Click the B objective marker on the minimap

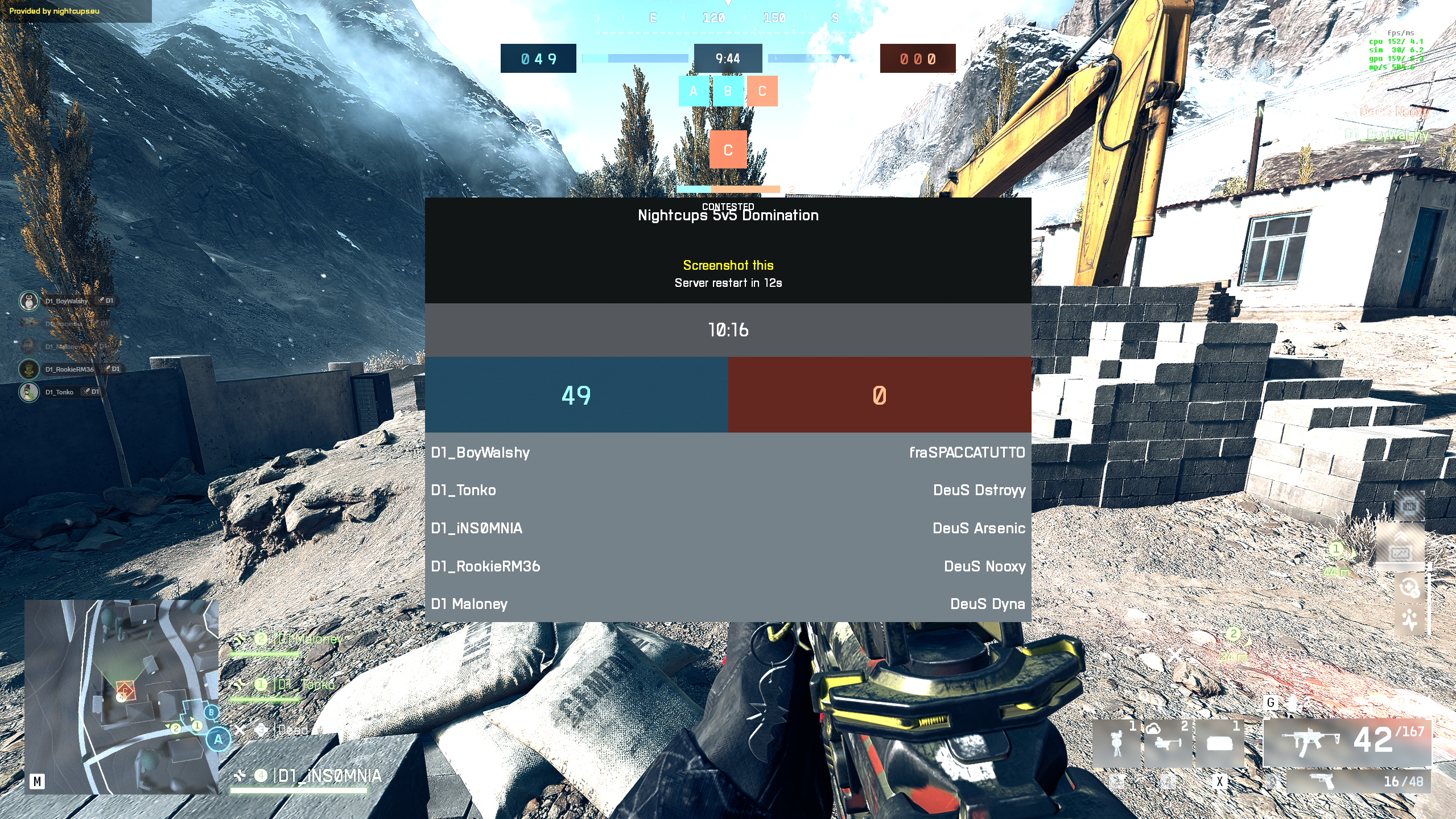coord(211,712)
